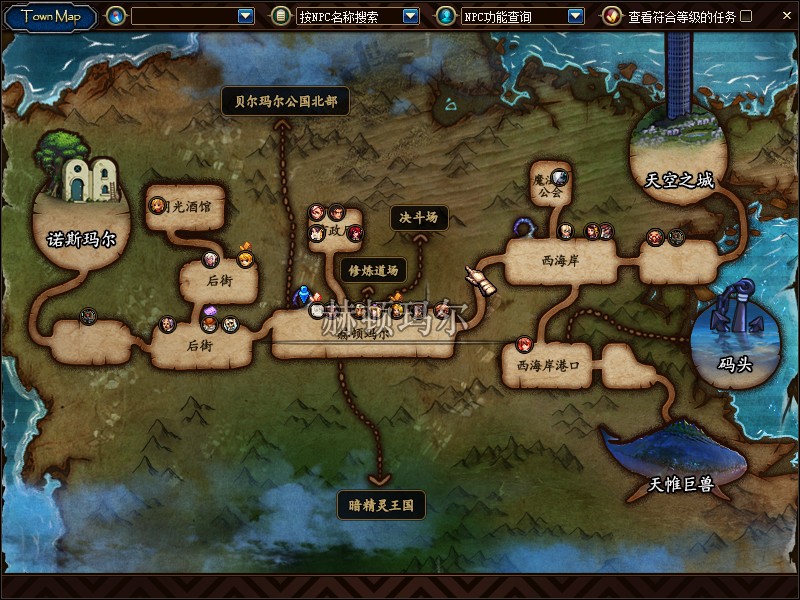
Task: Select the 修炼道场 map label
Action: pyautogui.click(x=372, y=269)
